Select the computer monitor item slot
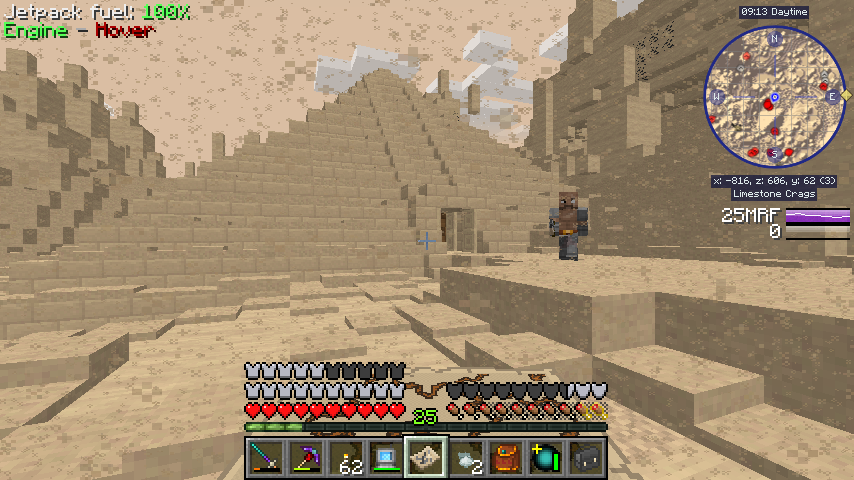 point(385,457)
